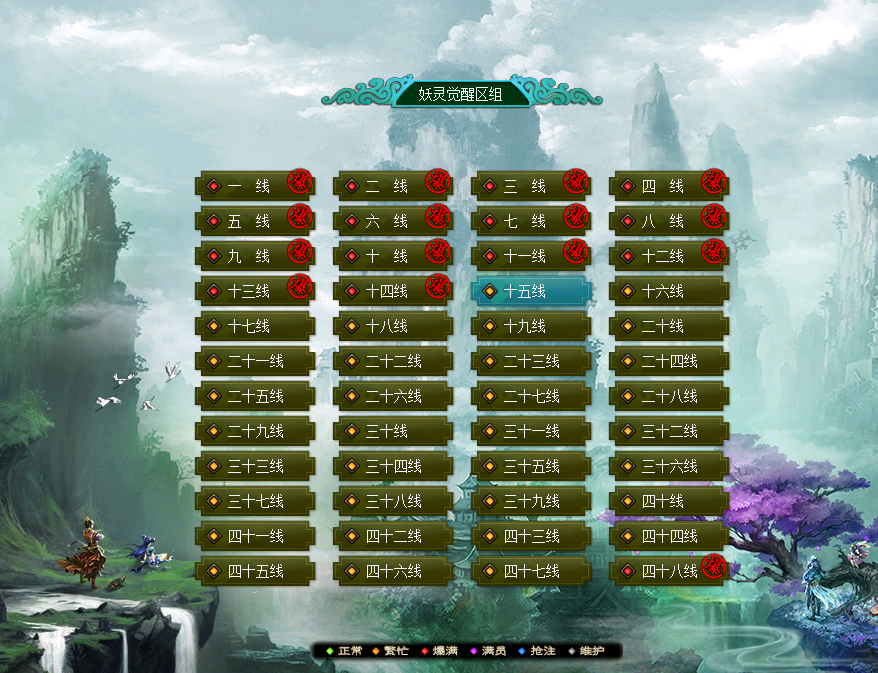
Task: Pick channel 三十二线
Action: tap(668, 431)
